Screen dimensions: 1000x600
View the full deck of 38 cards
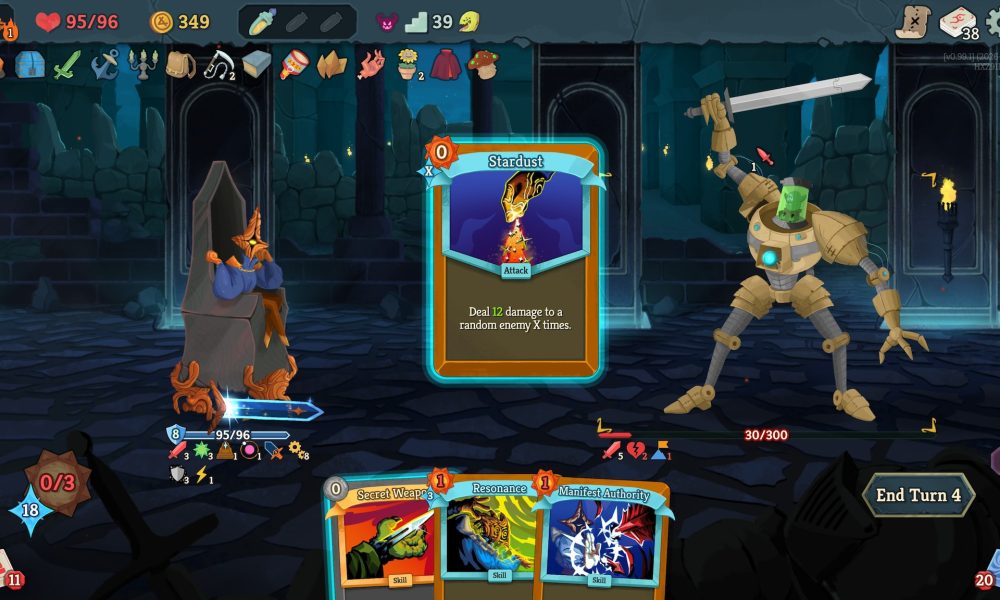pos(959,21)
